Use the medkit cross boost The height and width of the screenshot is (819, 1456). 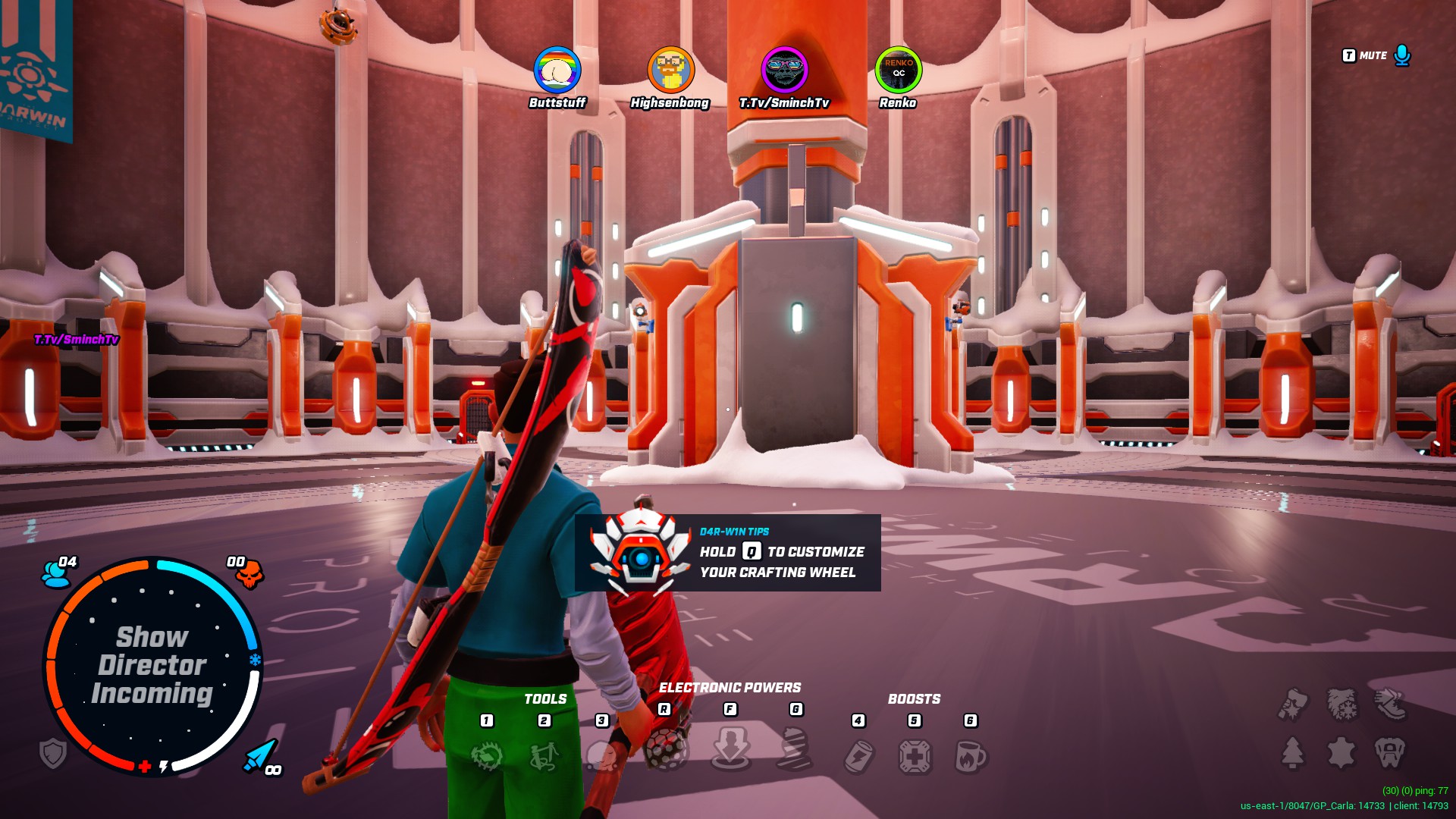click(915, 755)
